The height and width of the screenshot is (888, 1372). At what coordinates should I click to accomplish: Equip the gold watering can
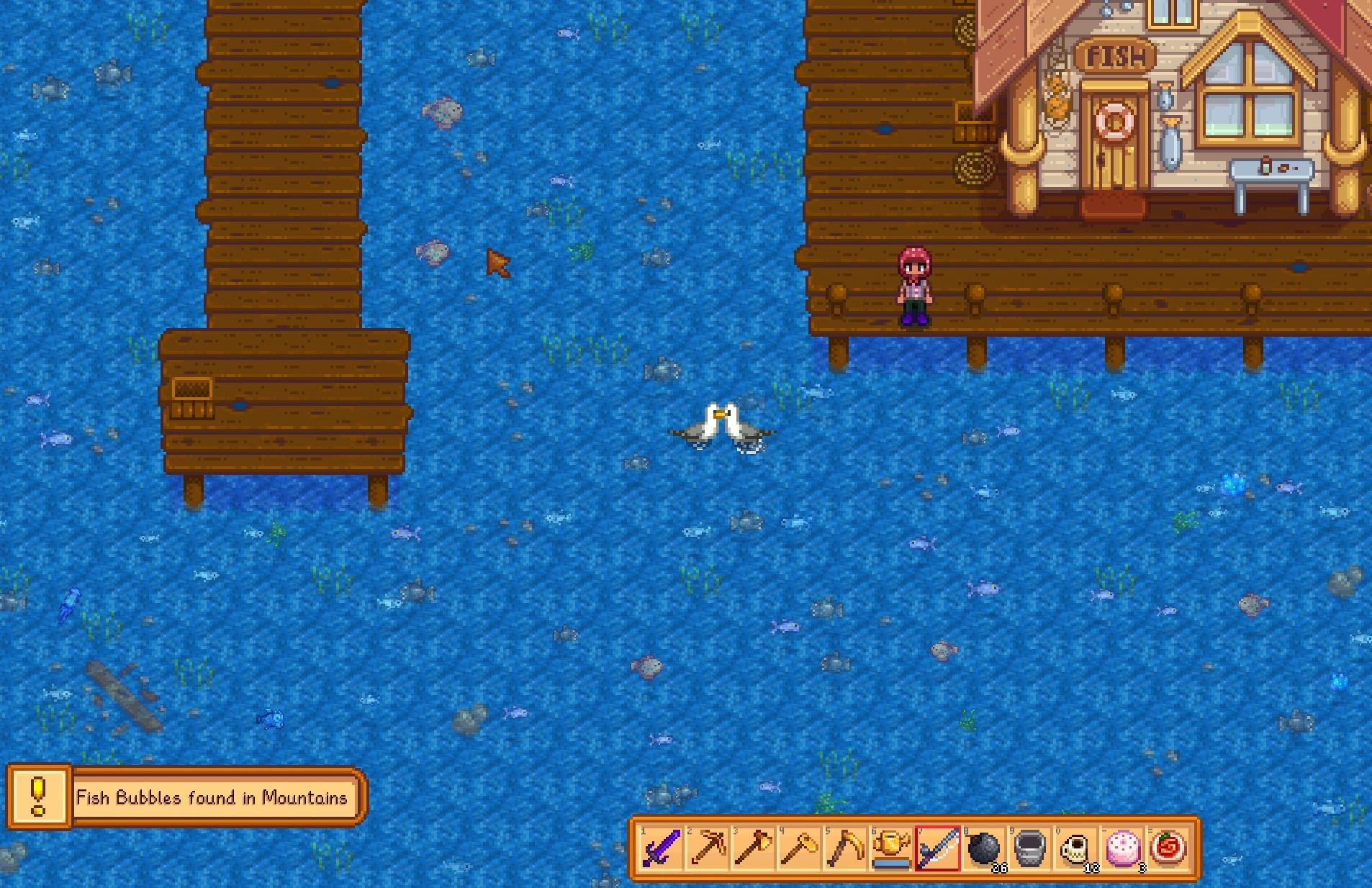[891, 848]
